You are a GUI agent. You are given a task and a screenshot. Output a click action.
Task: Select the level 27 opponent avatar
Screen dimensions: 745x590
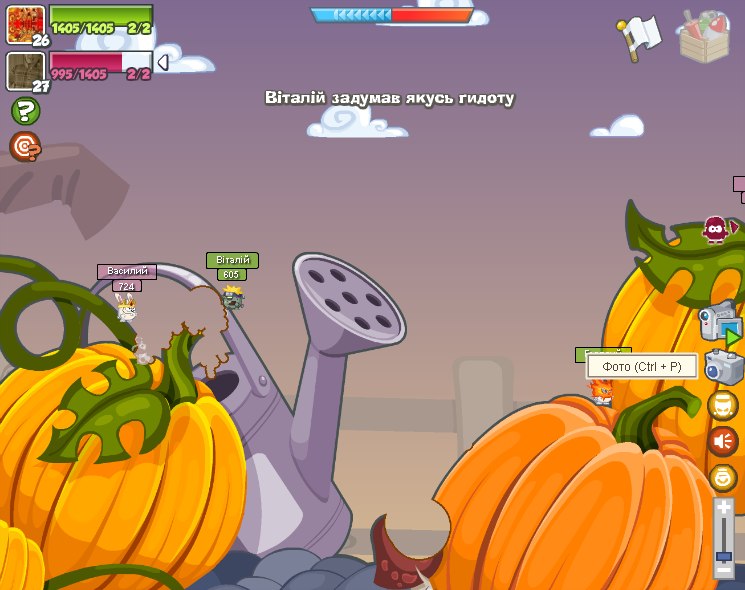tap(25, 70)
